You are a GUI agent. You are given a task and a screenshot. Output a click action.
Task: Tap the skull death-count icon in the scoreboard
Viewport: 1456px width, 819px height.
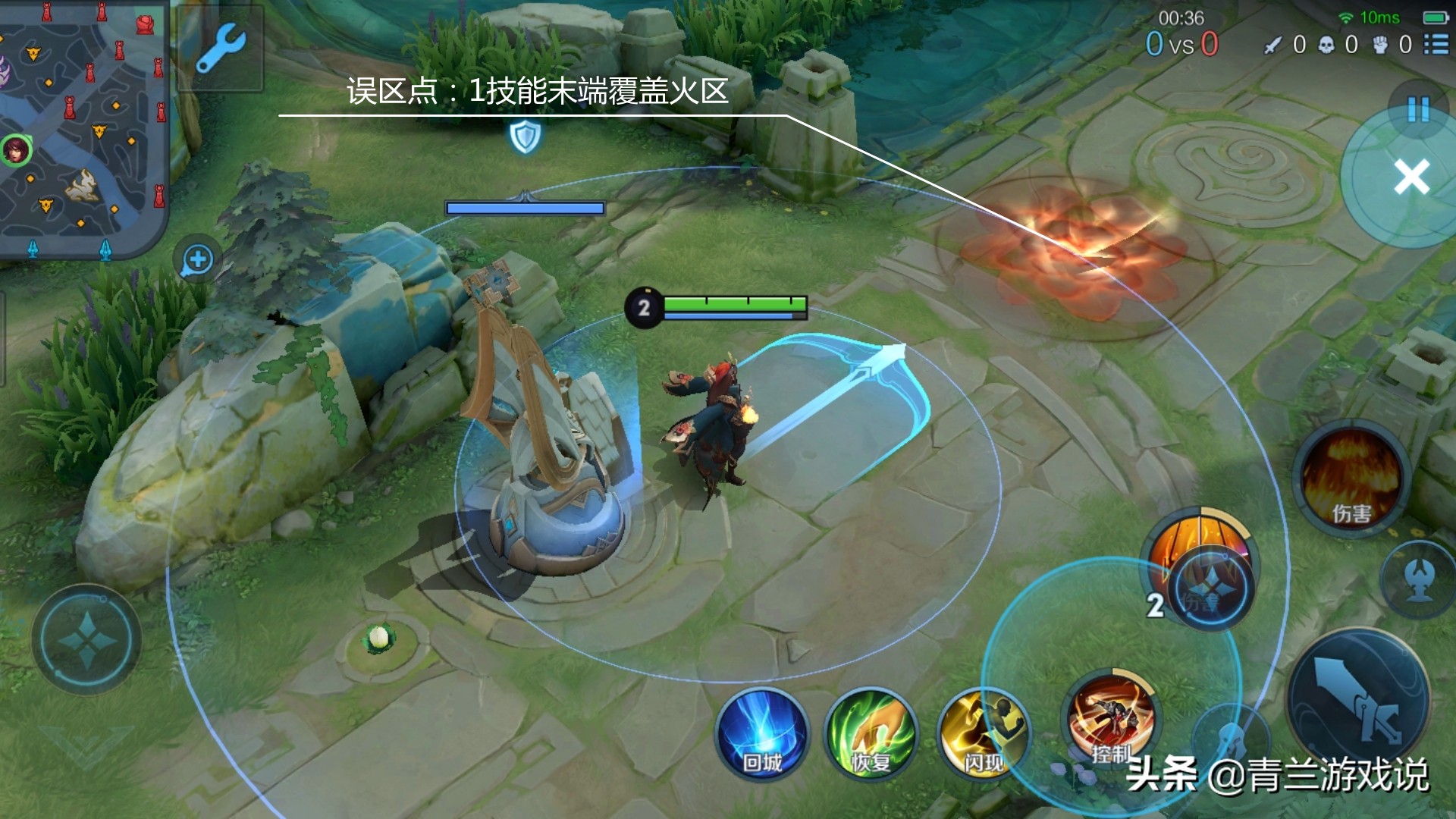1324,45
